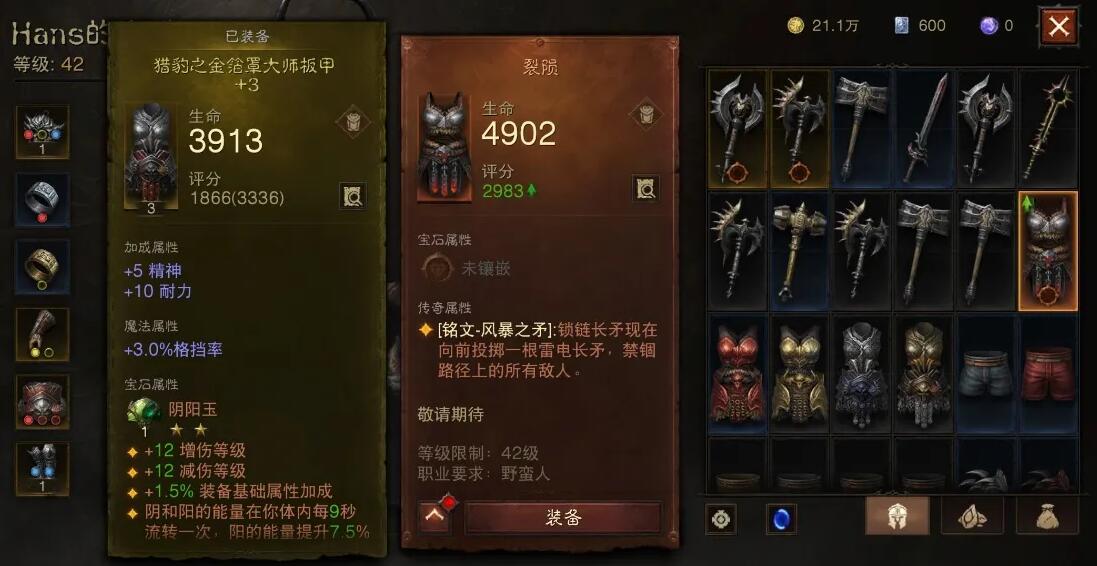Image resolution: width=1097 pixels, height=566 pixels.
Task: Select the highlighted chest armor with green arrow
Action: click(1047, 250)
